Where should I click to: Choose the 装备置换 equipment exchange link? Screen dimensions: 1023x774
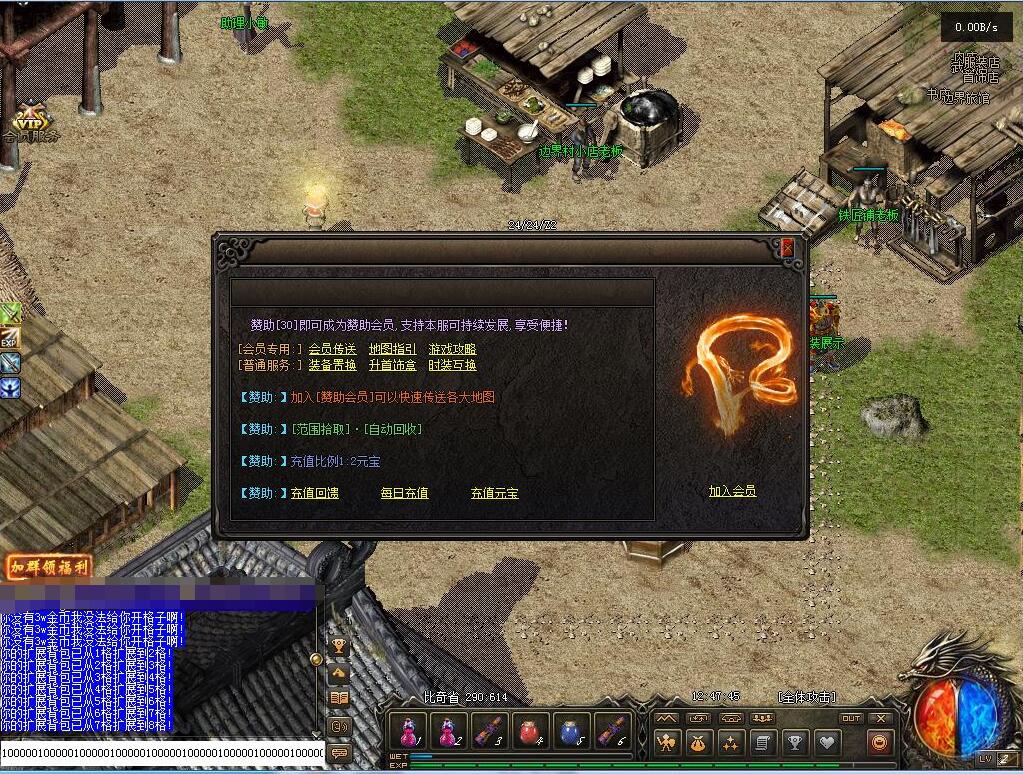(332, 365)
